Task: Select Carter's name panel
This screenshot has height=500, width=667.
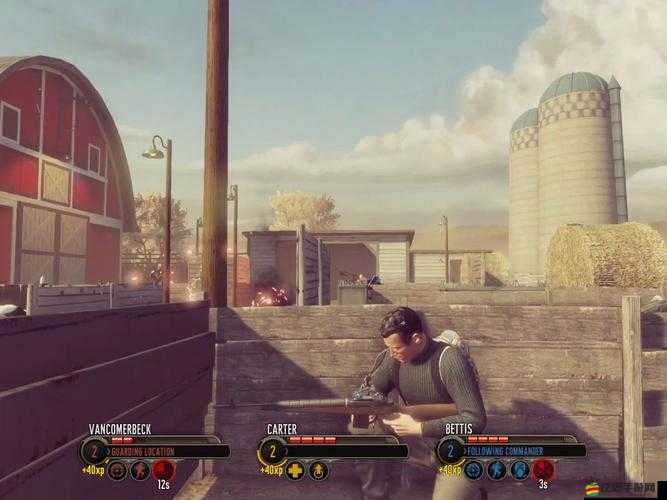Action: click(x=282, y=429)
